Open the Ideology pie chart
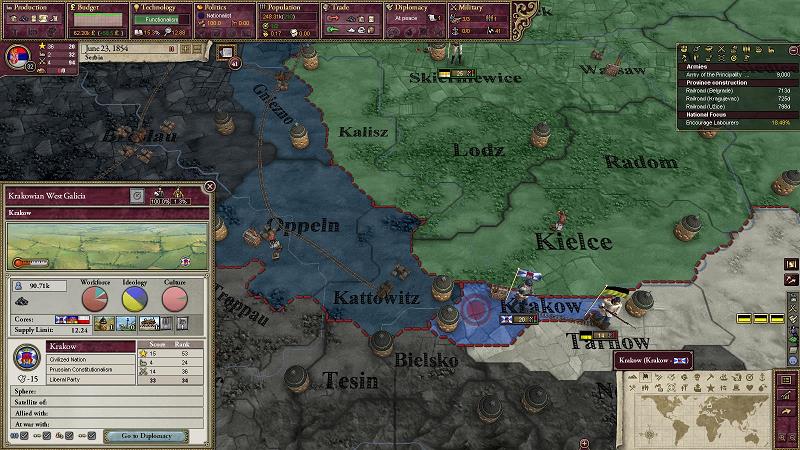This screenshot has width=800, height=450. coord(135,298)
